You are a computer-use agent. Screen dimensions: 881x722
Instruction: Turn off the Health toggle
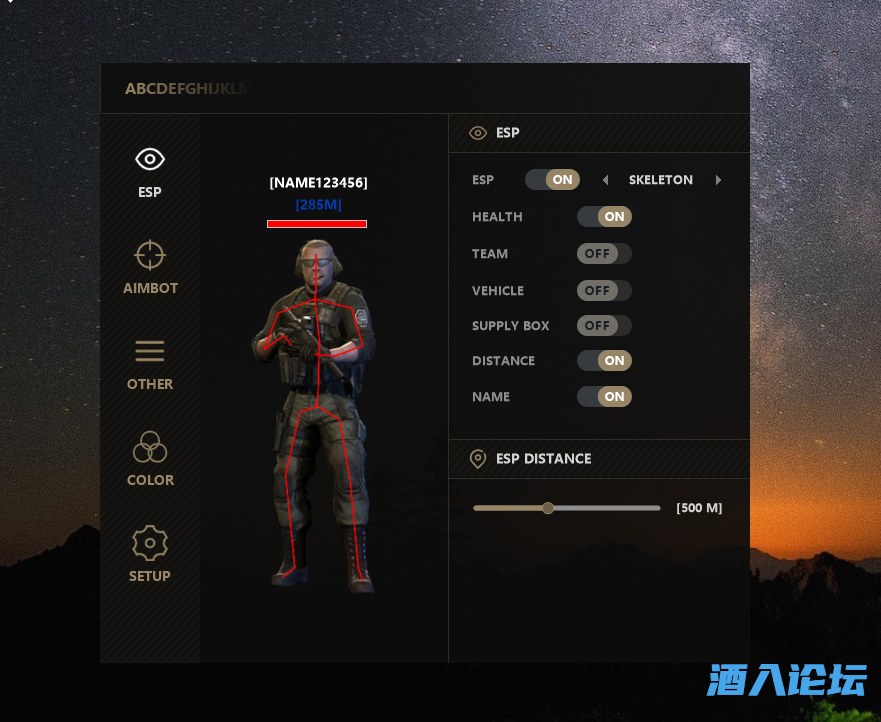click(604, 216)
